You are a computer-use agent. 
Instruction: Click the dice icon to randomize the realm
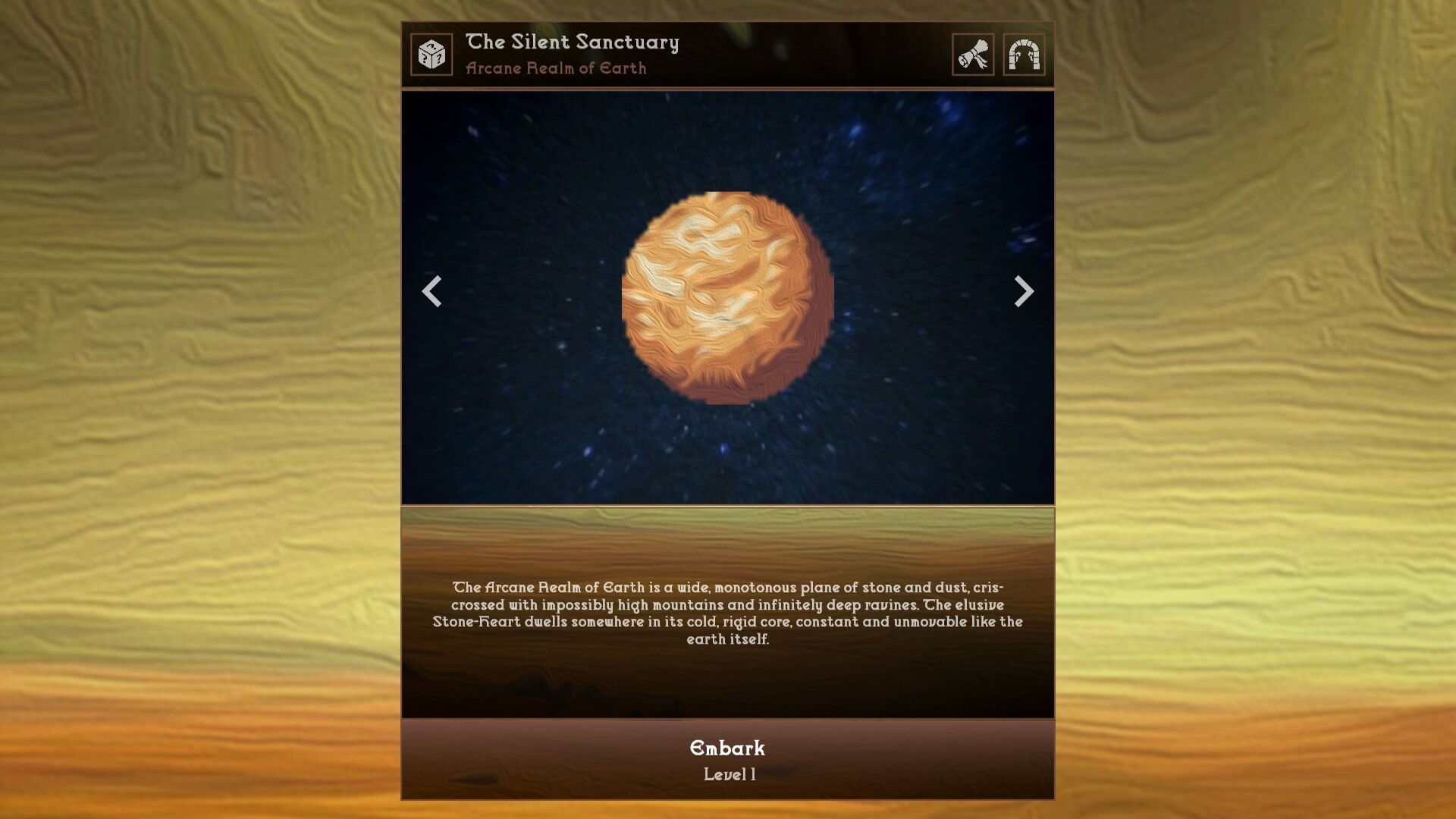[x=431, y=54]
